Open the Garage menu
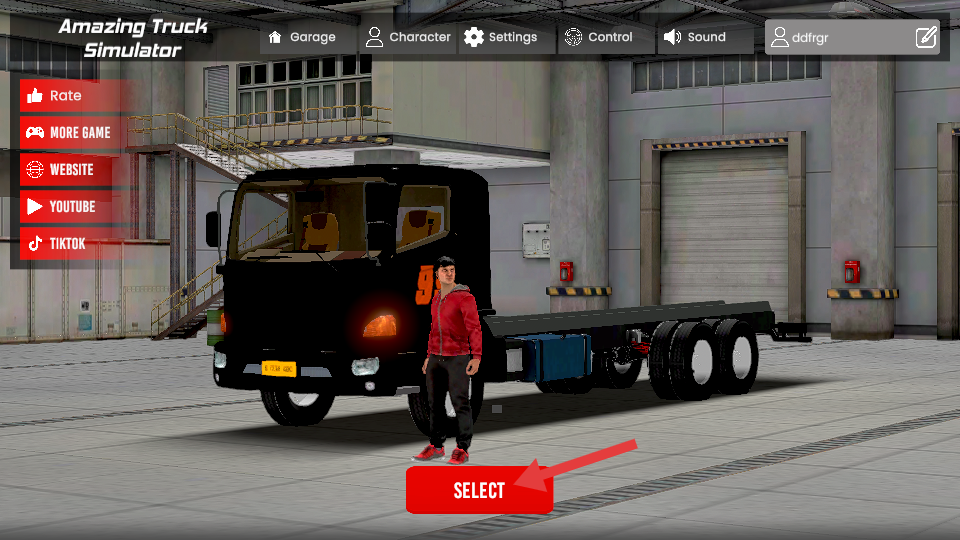Screen dimensions: 960x540 (303, 38)
